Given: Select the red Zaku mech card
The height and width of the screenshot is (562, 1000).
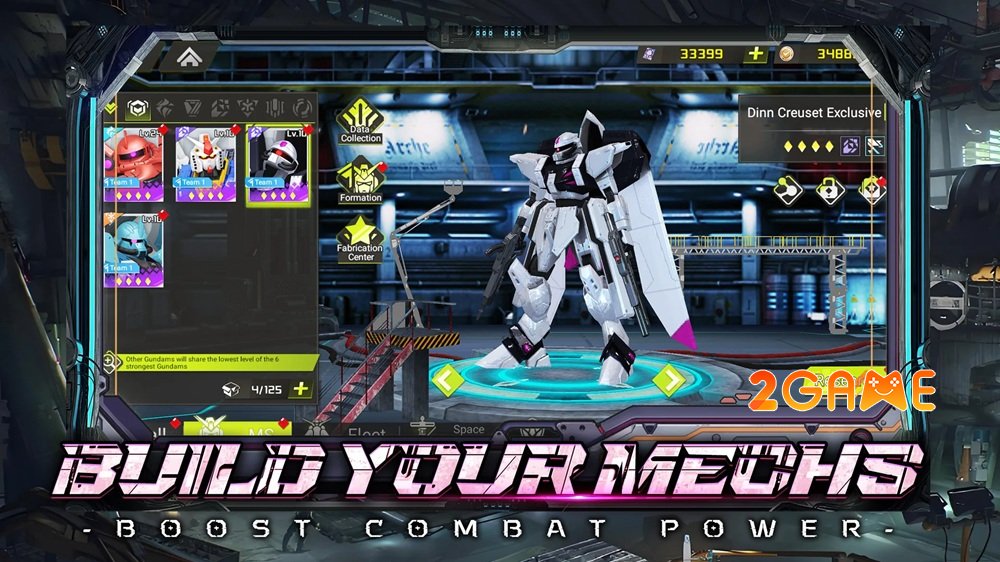Looking at the screenshot, I should (136, 163).
